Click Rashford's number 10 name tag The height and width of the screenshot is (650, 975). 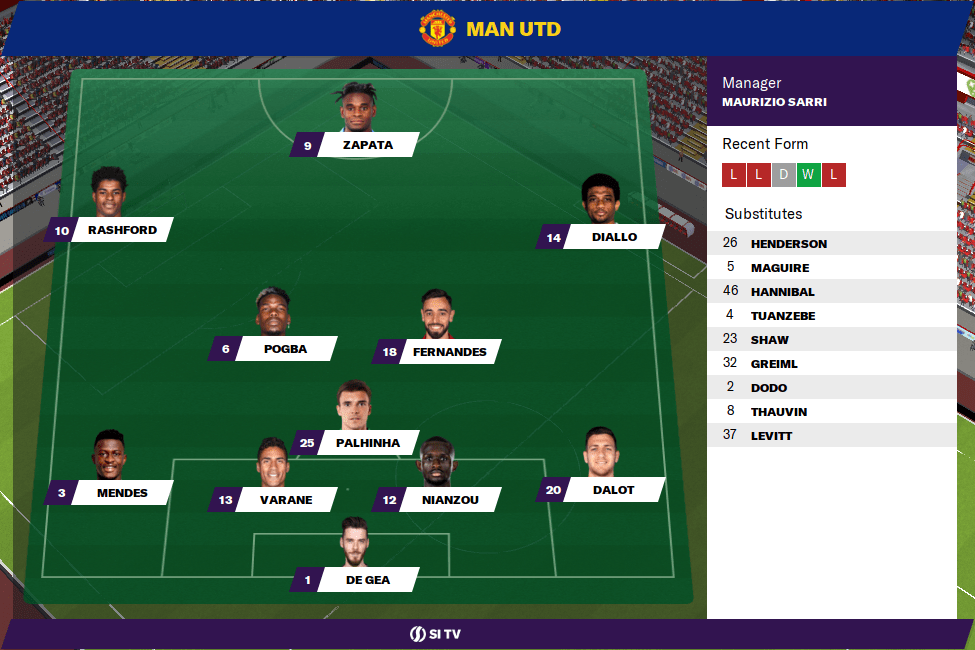click(x=122, y=230)
